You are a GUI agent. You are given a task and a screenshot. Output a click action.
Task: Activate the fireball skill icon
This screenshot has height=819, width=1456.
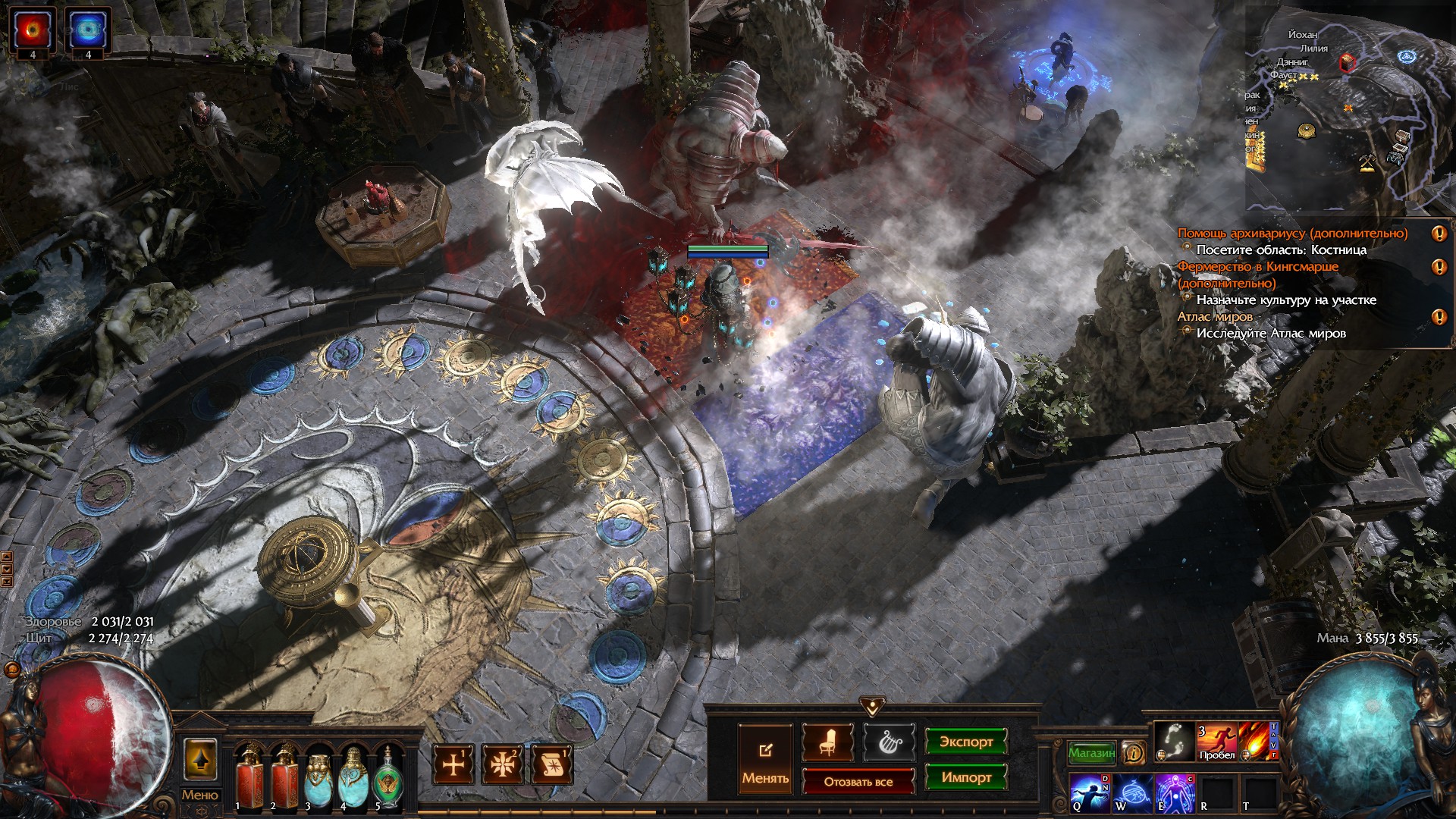(x=1257, y=741)
